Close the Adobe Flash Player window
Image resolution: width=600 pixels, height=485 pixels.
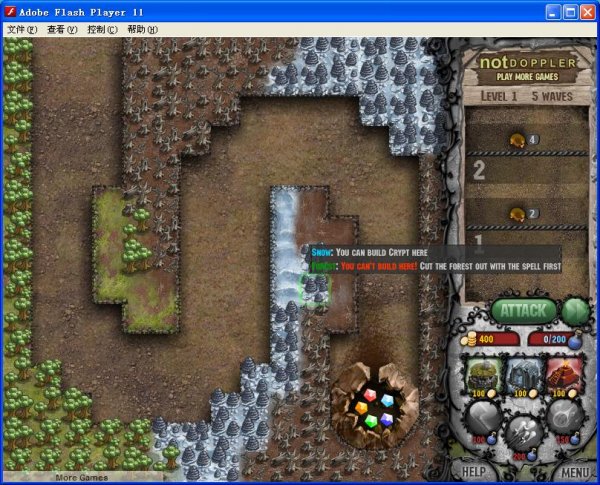pyautogui.click(x=587, y=11)
